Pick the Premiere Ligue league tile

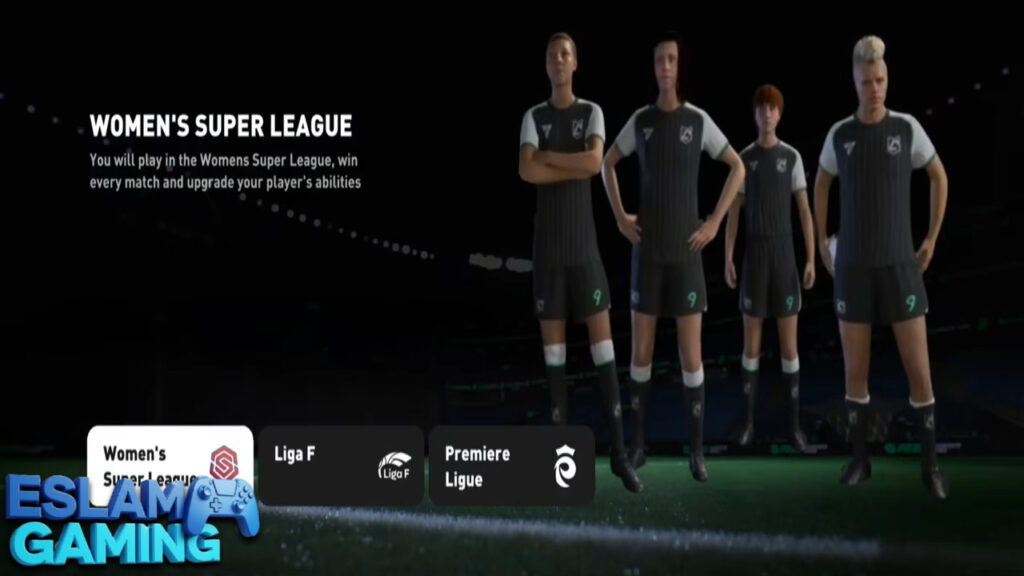tap(511, 465)
